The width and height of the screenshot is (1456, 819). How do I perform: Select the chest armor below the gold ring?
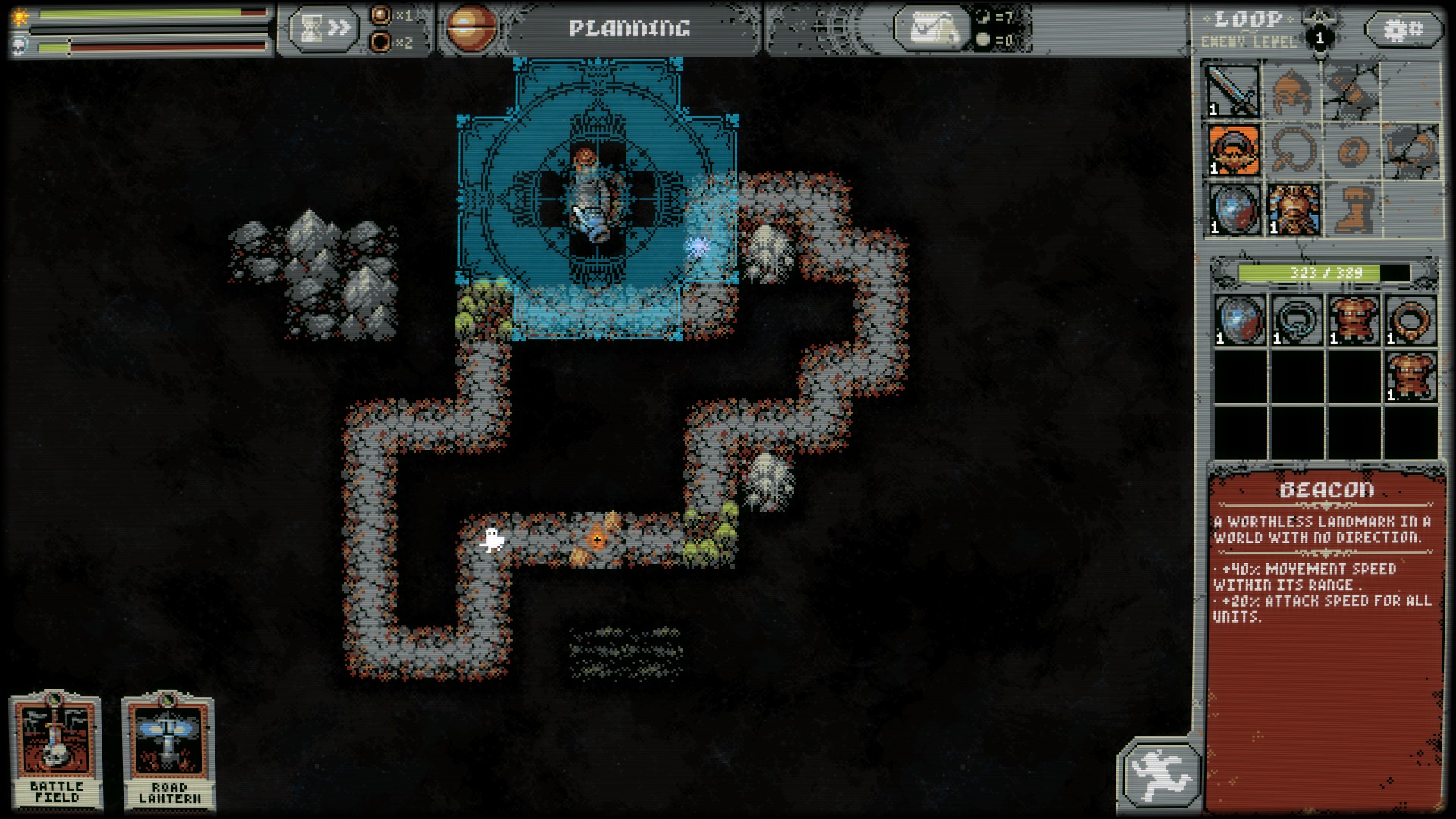tap(1410, 377)
